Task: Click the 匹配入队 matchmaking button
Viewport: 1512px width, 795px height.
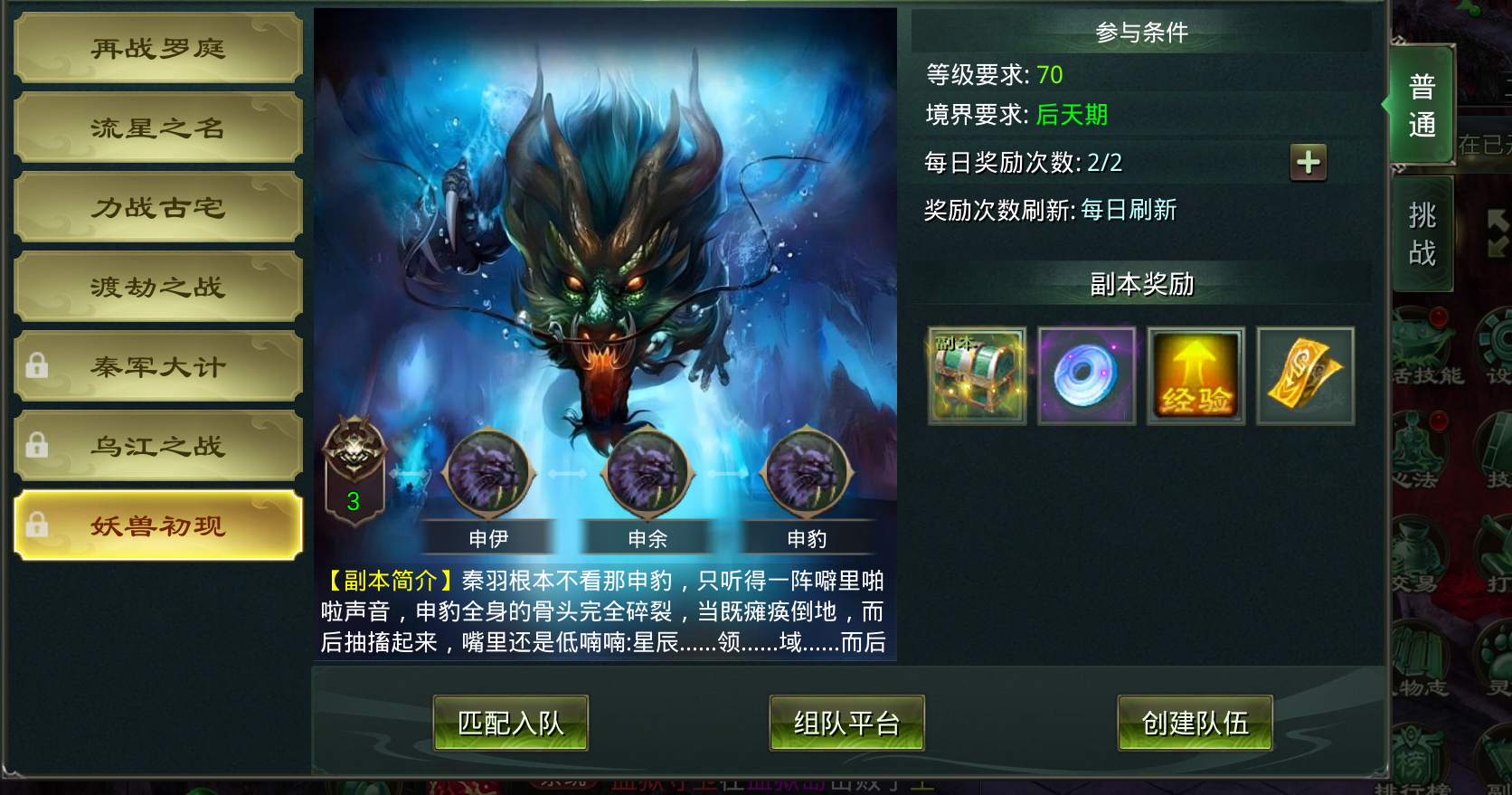Action: point(510,723)
